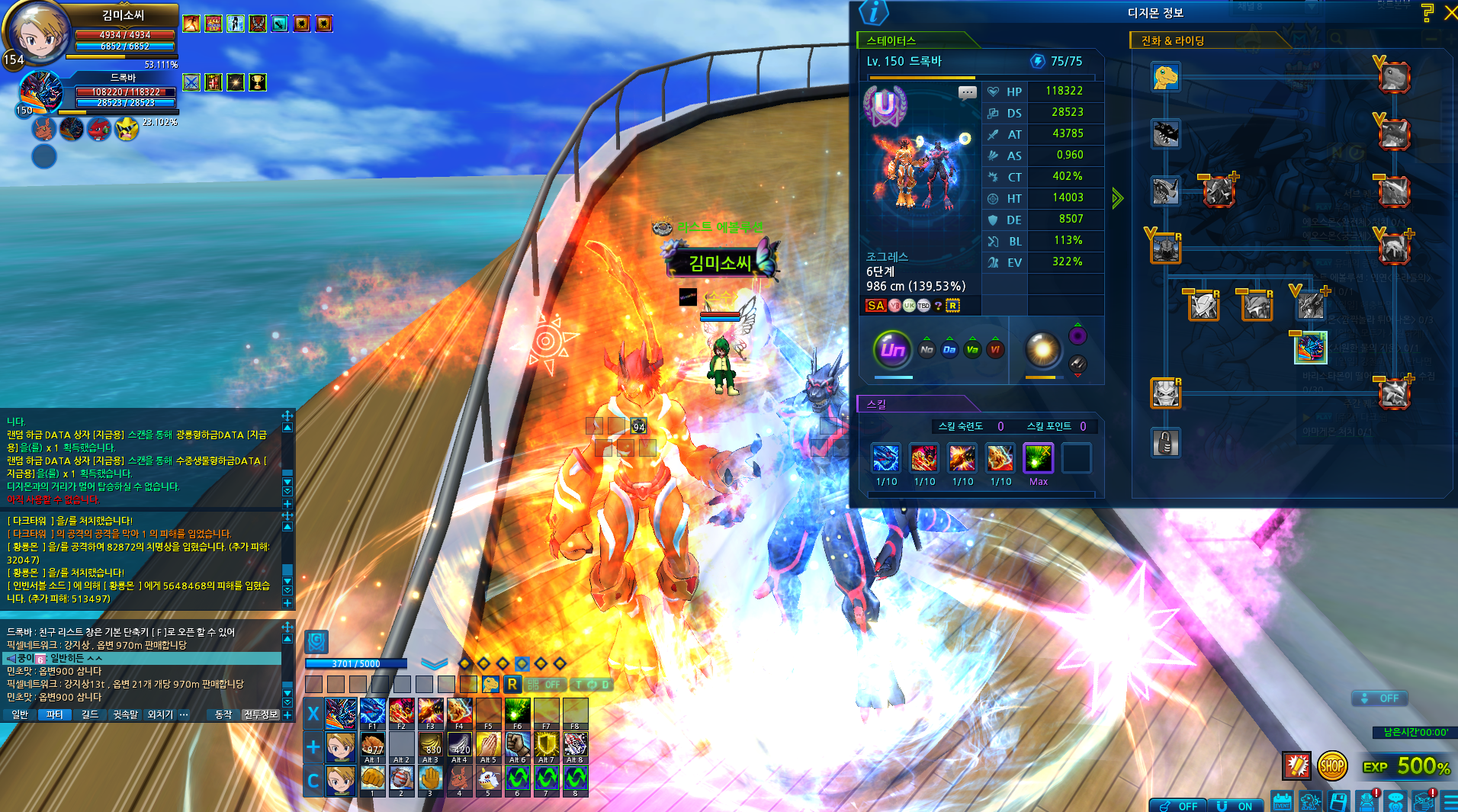
Task: Close the Digimon info window
Action: [x=1450, y=13]
